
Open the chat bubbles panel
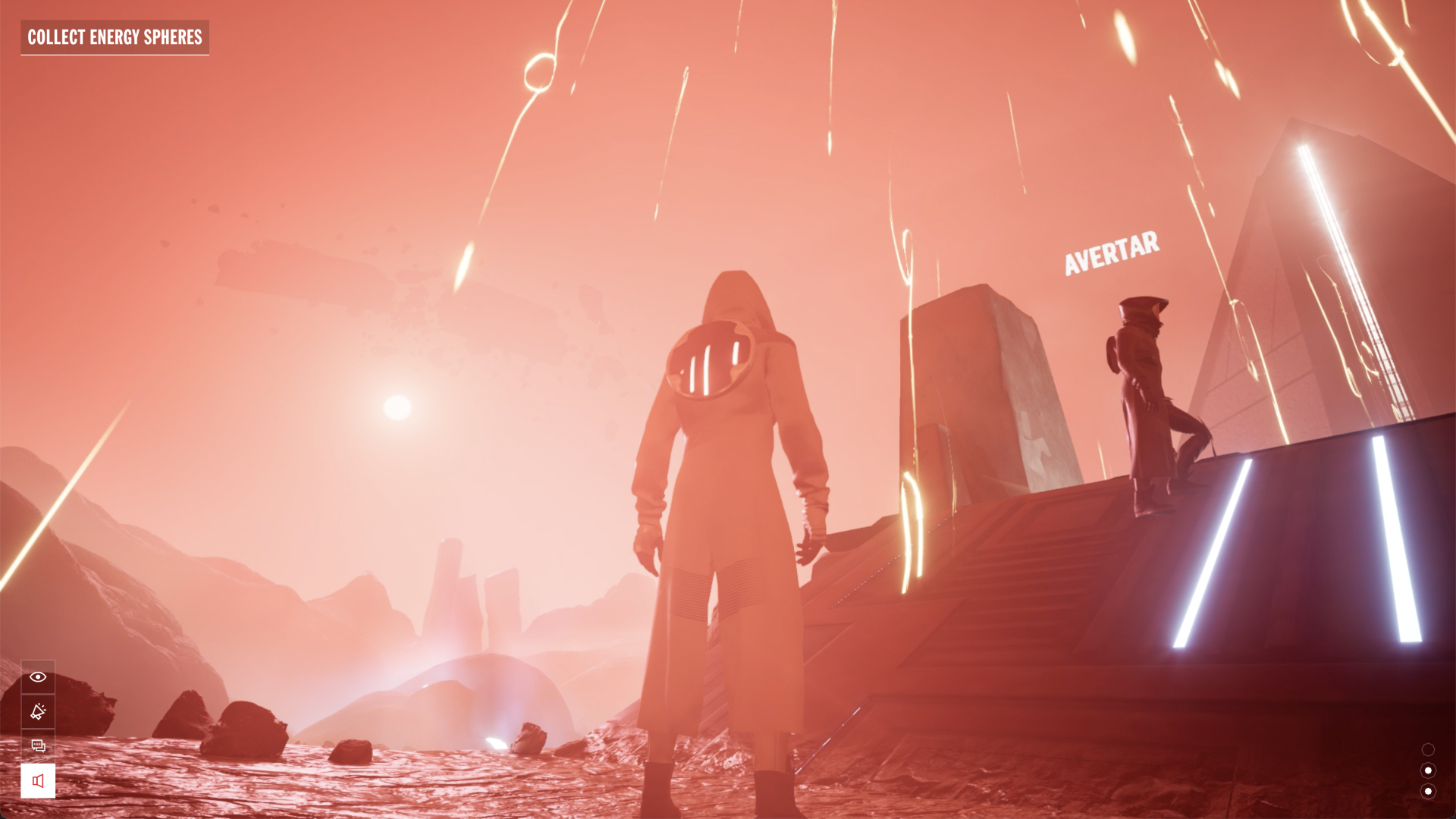[38, 746]
